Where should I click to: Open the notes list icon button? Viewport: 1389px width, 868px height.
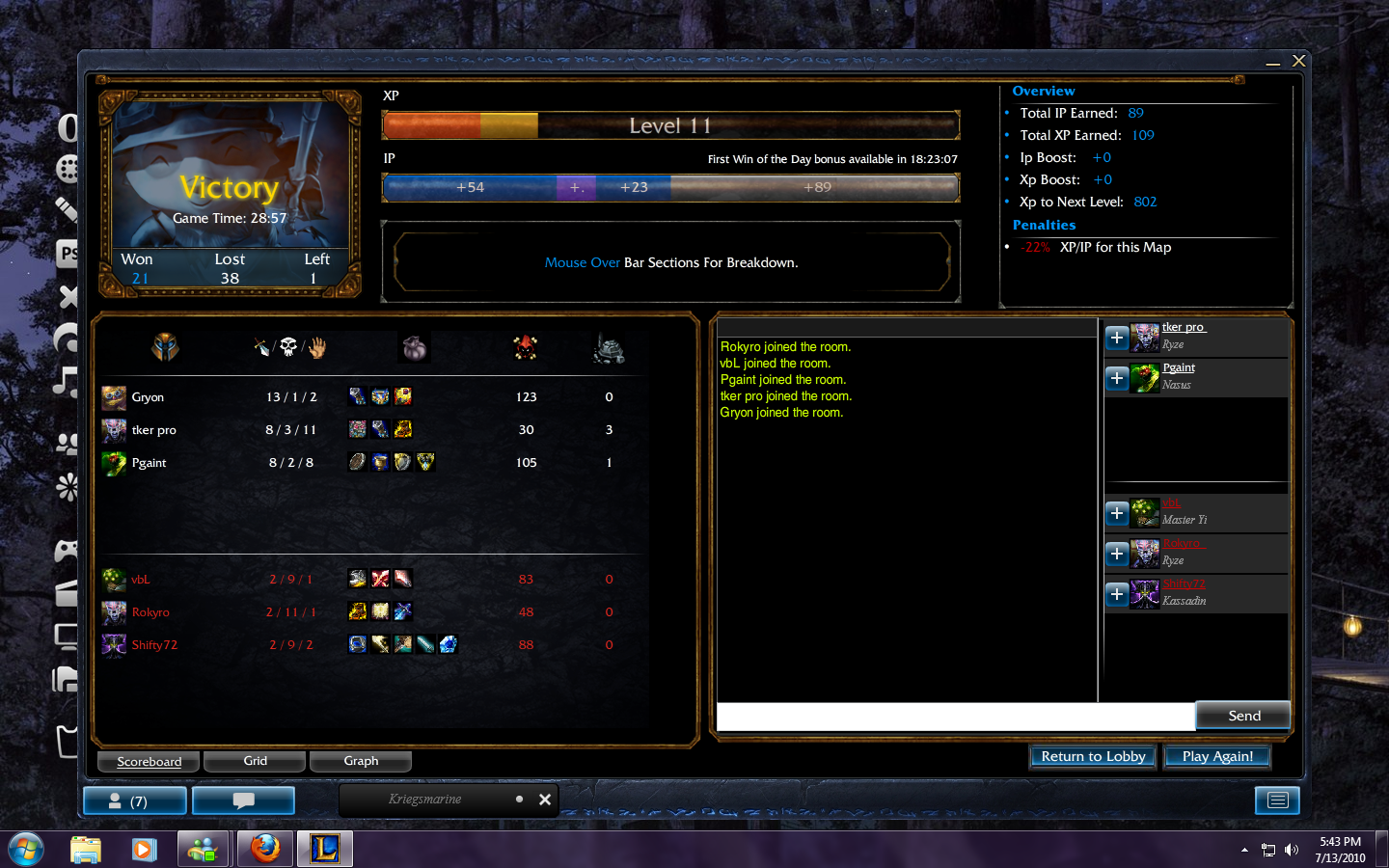point(1277,800)
